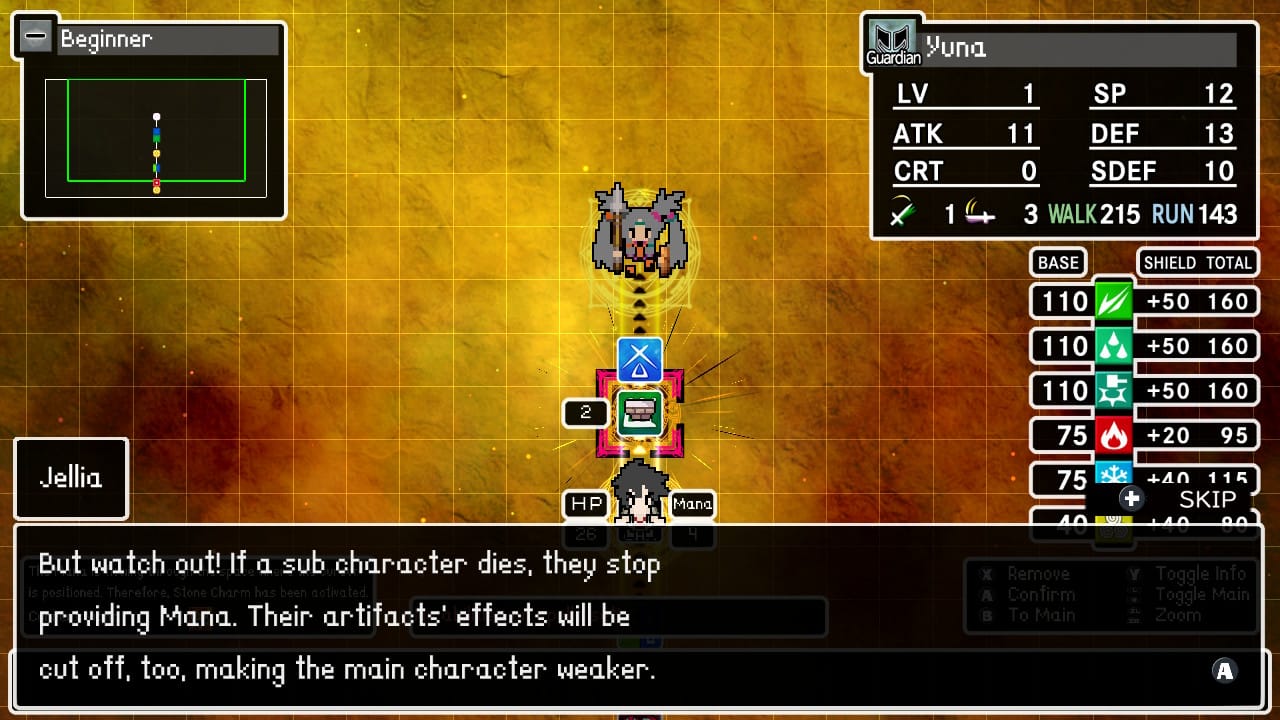The image size is (1280, 720).
Task: Select the red fire element icon
Action: 1113,435
